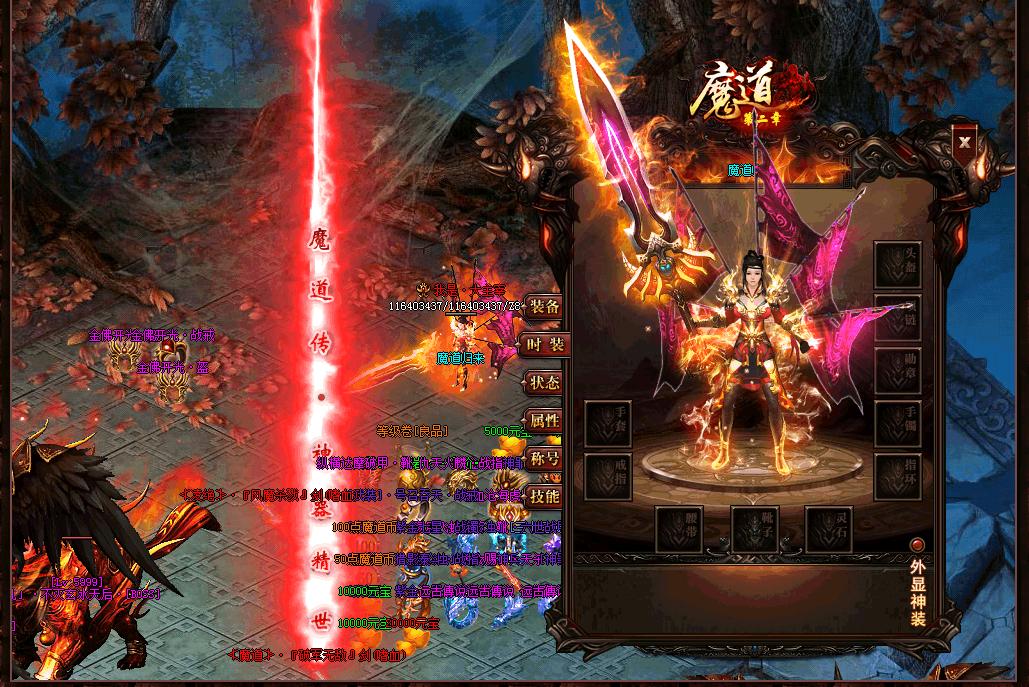Choose the 勋章 (Medal) equipment slot
Viewport: 1029px width, 687px height.
click(897, 371)
